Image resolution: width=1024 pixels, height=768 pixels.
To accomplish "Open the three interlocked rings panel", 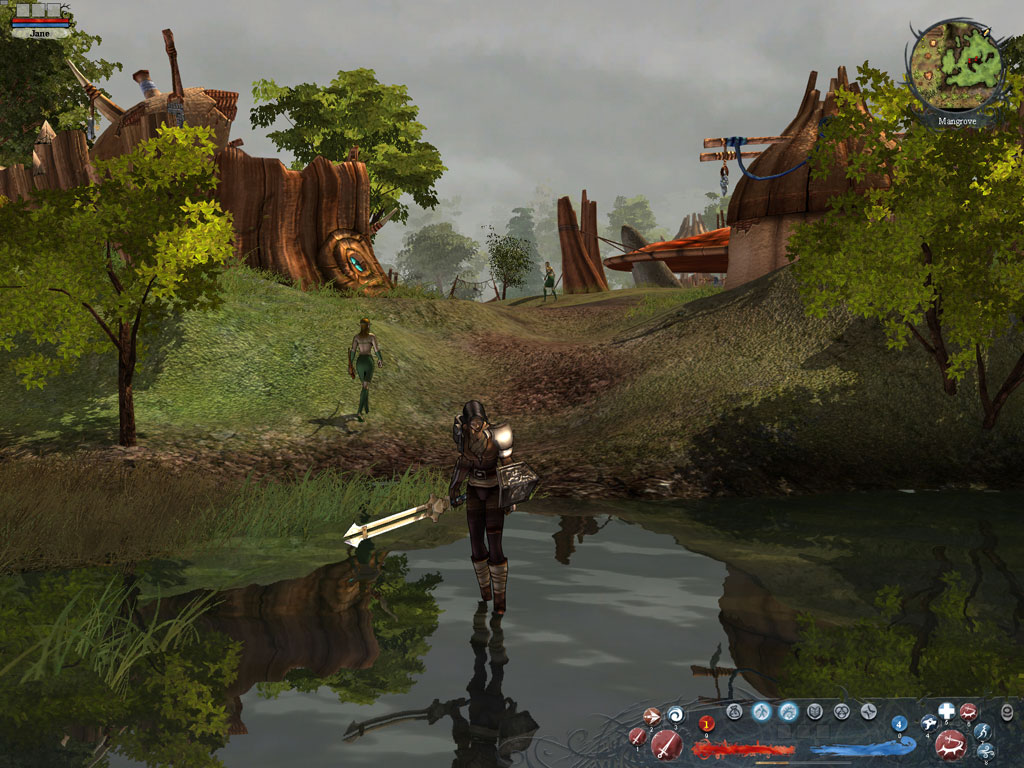I will click(842, 712).
